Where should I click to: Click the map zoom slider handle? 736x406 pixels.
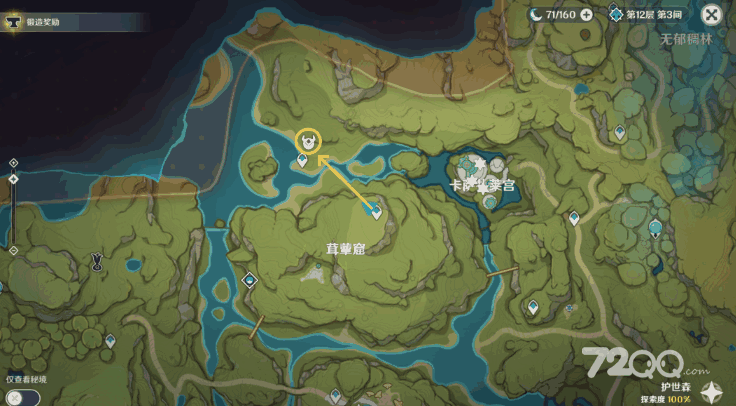click(13, 180)
